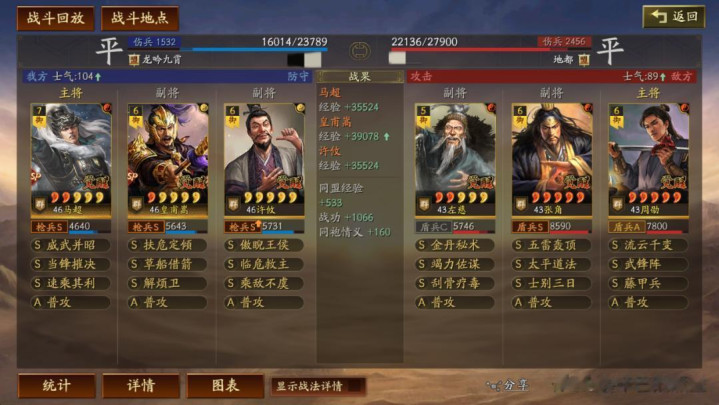The width and height of the screenshot is (719, 405).
Task: Open the 战斗回放 battle replay
Action: 55,18
